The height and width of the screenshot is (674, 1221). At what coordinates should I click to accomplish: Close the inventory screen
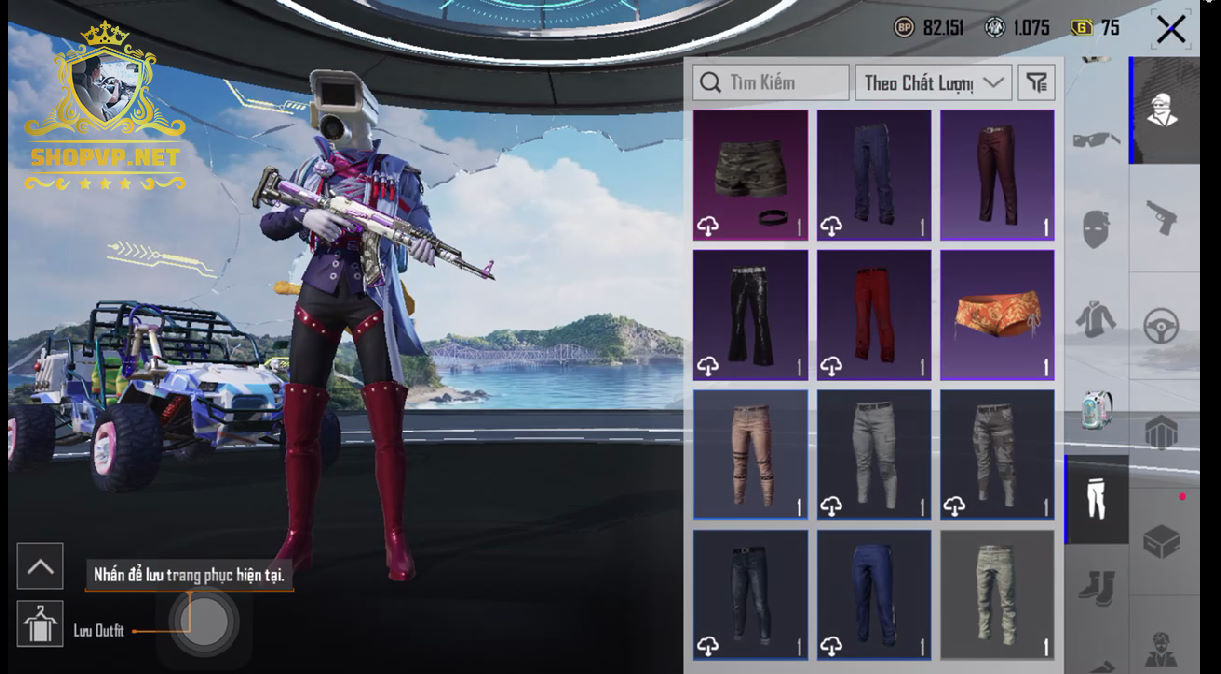click(1170, 29)
